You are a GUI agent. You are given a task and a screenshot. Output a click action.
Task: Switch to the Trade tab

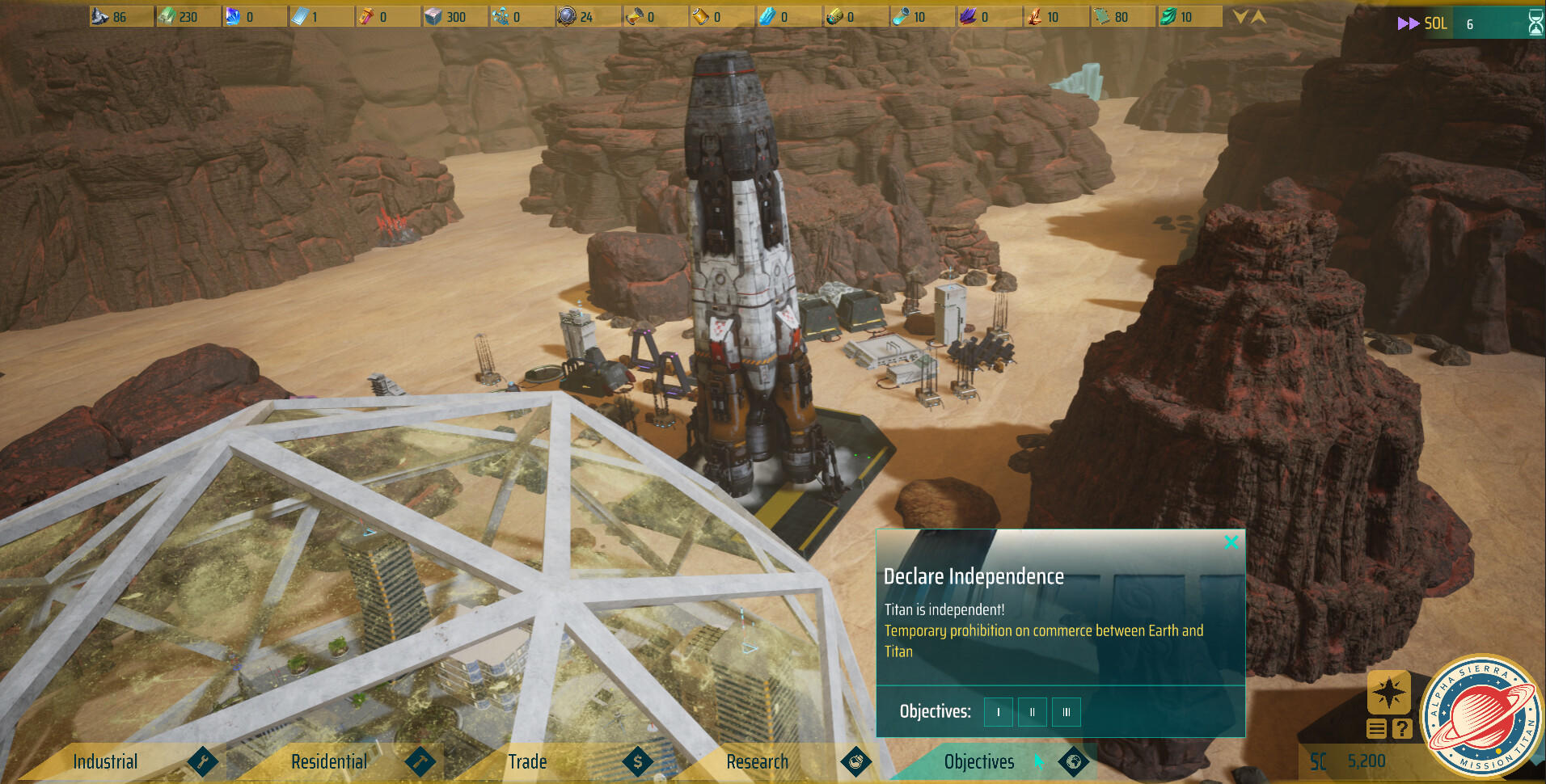(527, 761)
